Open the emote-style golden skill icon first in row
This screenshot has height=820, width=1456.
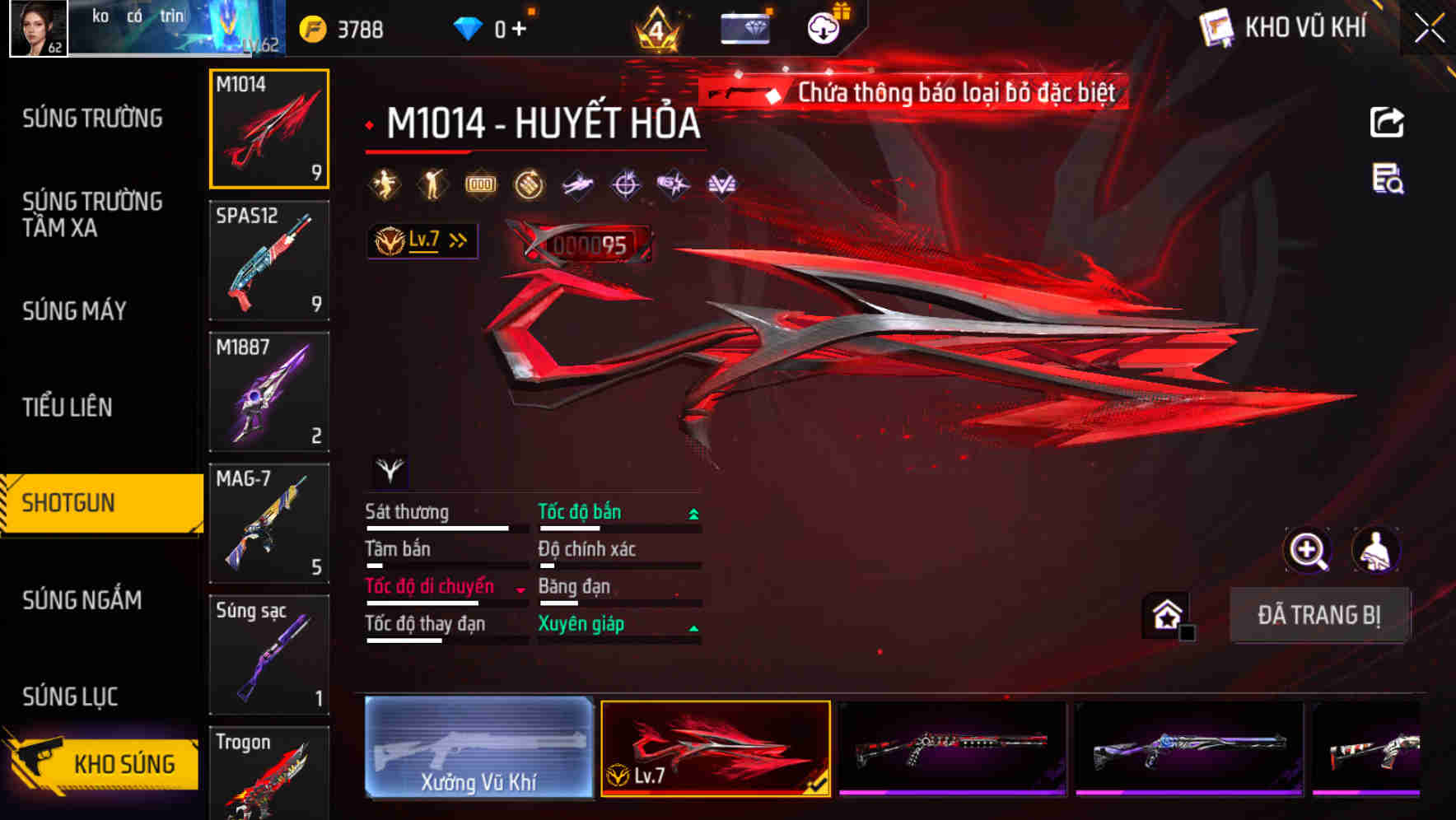[x=385, y=184]
